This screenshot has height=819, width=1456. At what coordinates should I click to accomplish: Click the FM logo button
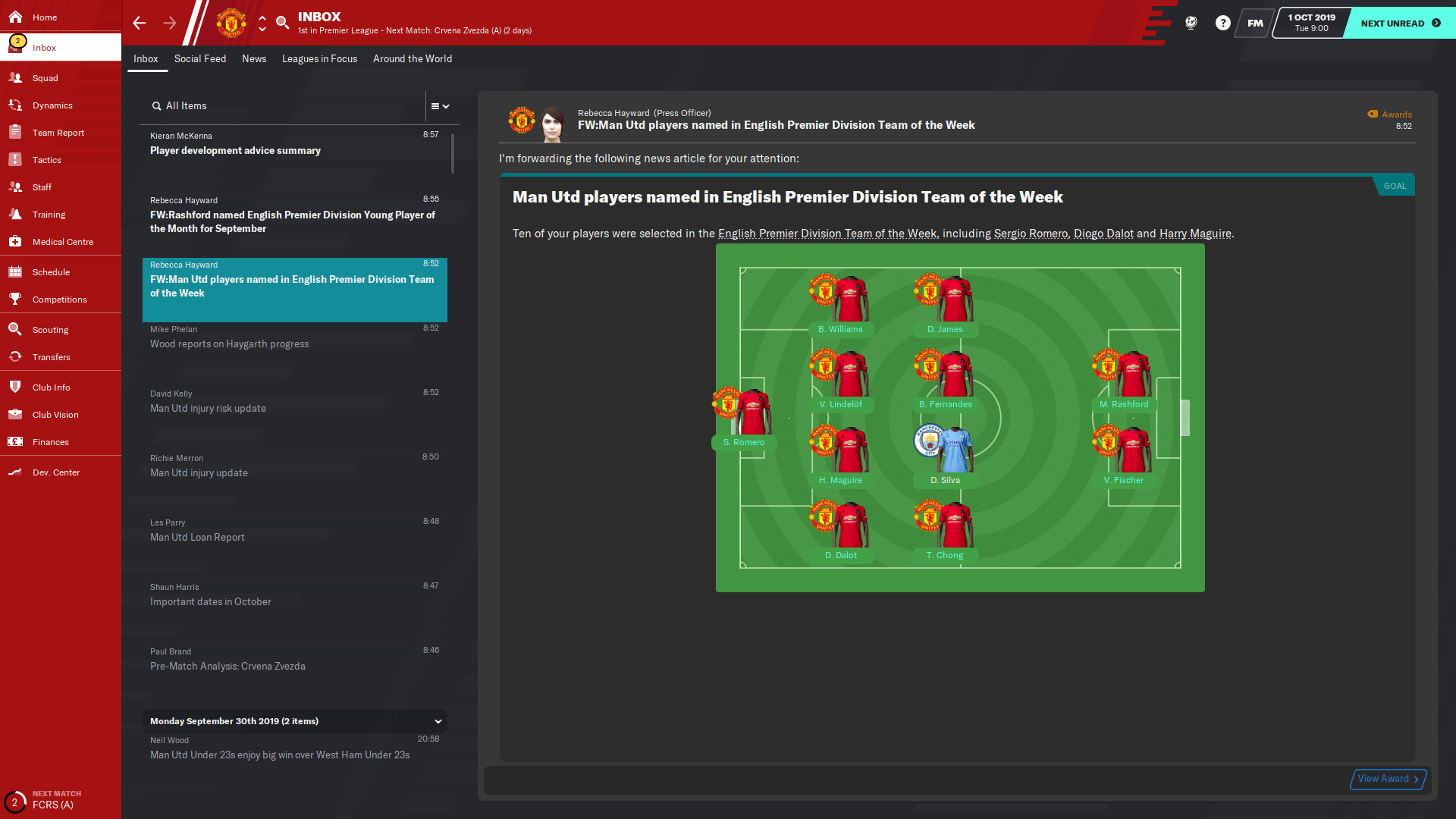point(1254,23)
